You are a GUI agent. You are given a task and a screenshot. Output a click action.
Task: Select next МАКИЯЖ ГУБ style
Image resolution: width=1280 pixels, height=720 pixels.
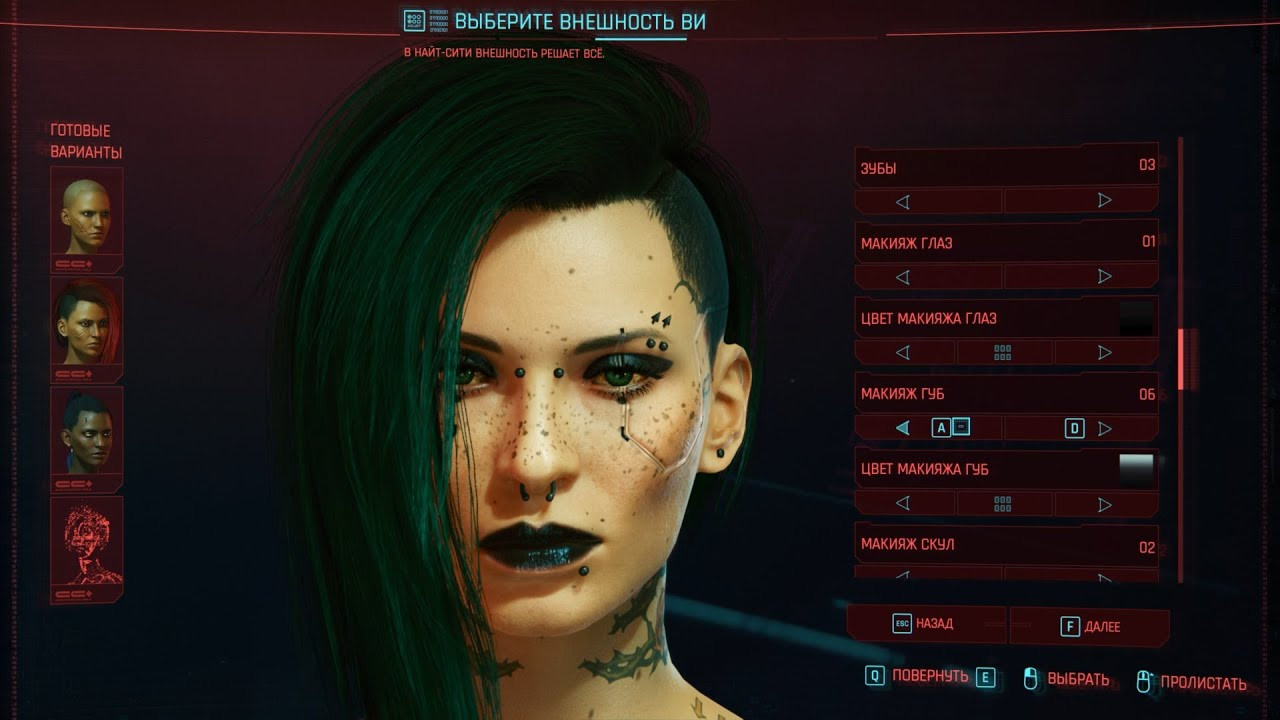click(1105, 428)
